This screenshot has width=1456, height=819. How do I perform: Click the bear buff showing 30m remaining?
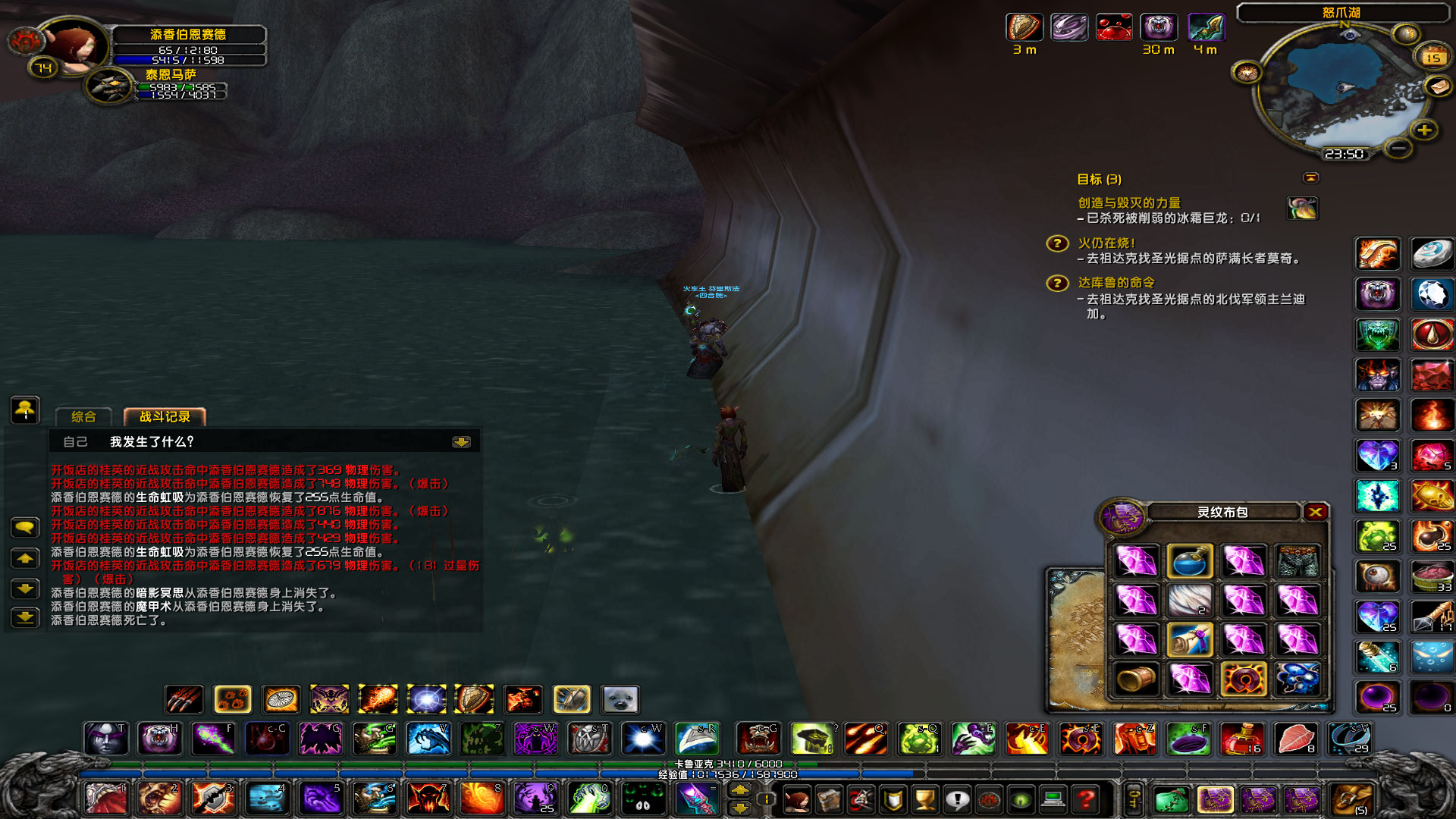click(1159, 27)
